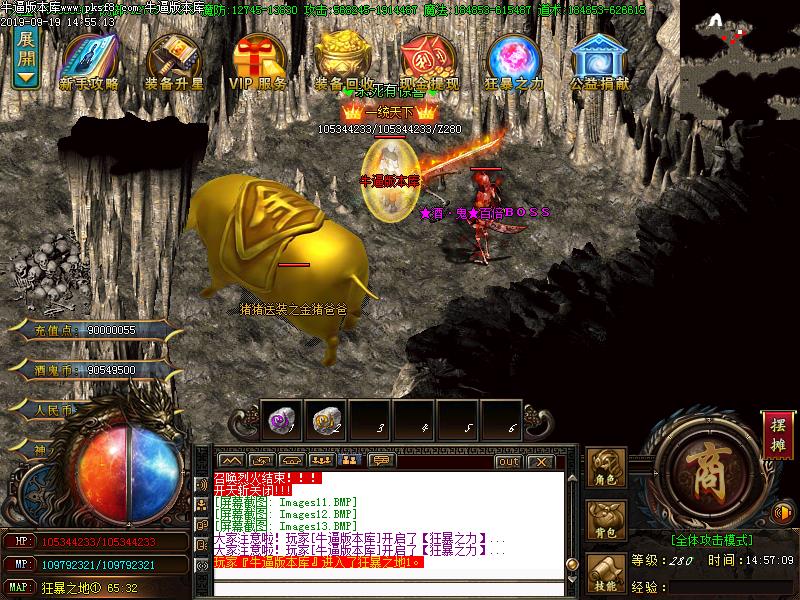Switch the 全体攻击模式 attack mode label

tap(711, 539)
